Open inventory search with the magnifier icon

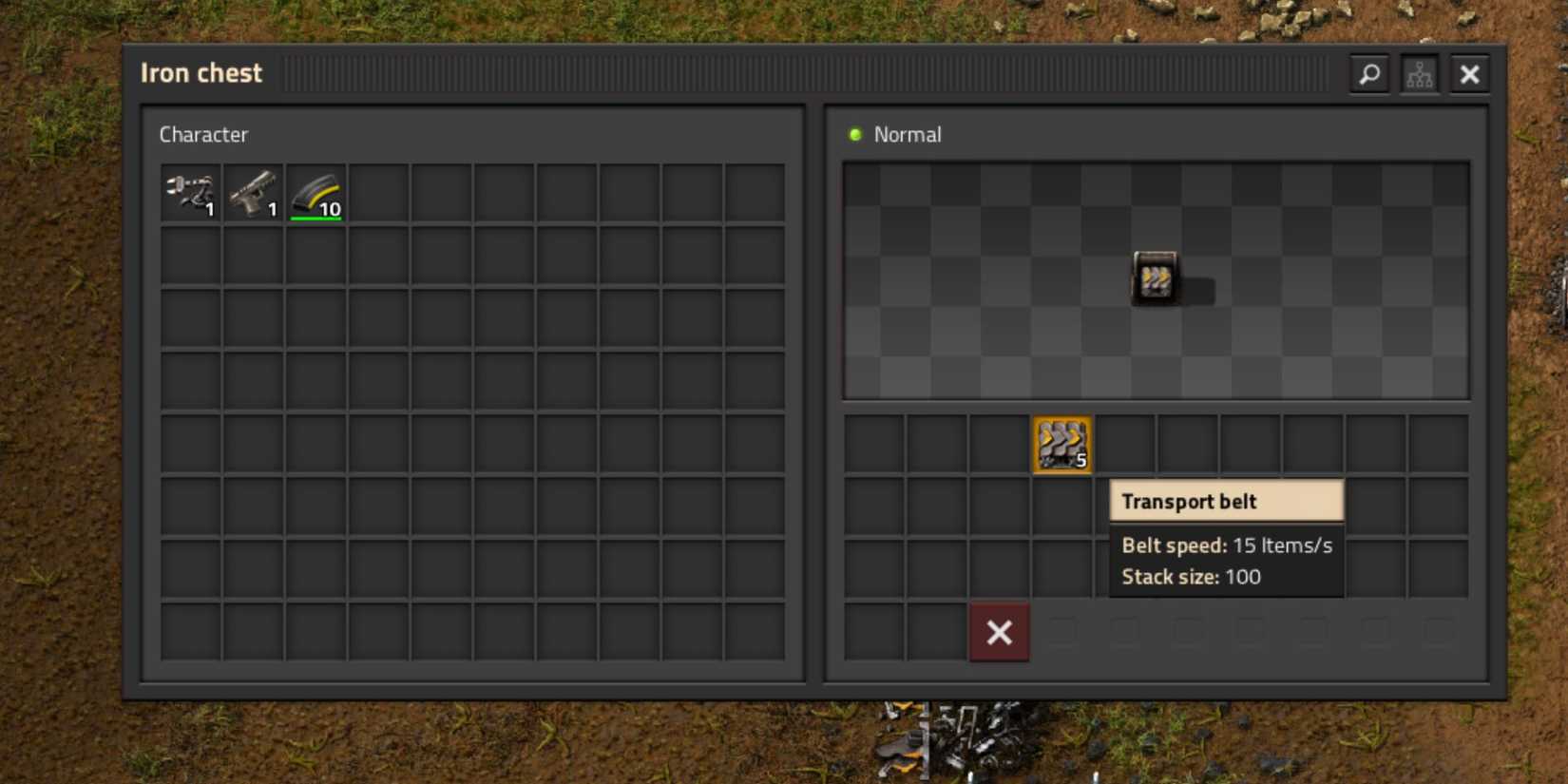(x=1368, y=73)
